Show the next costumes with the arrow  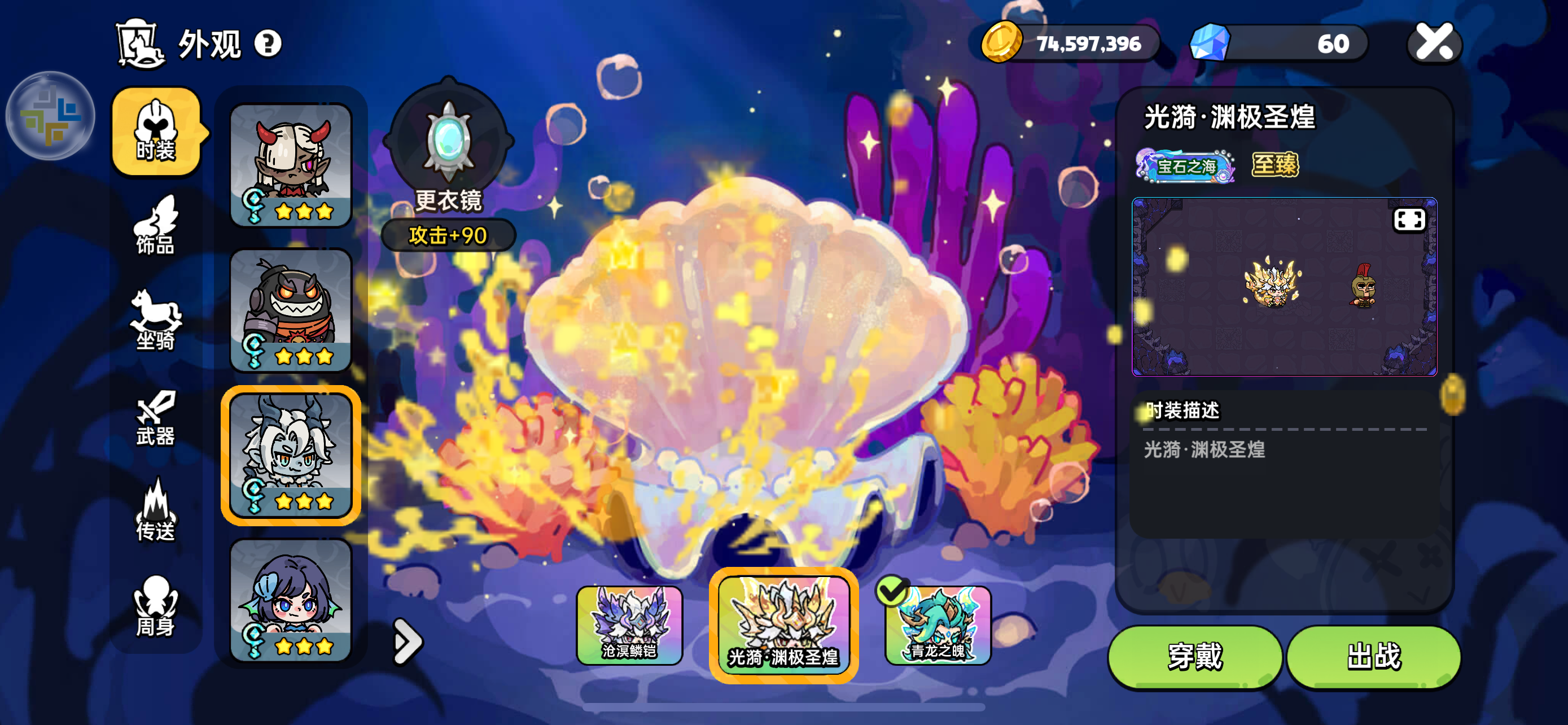[x=406, y=640]
